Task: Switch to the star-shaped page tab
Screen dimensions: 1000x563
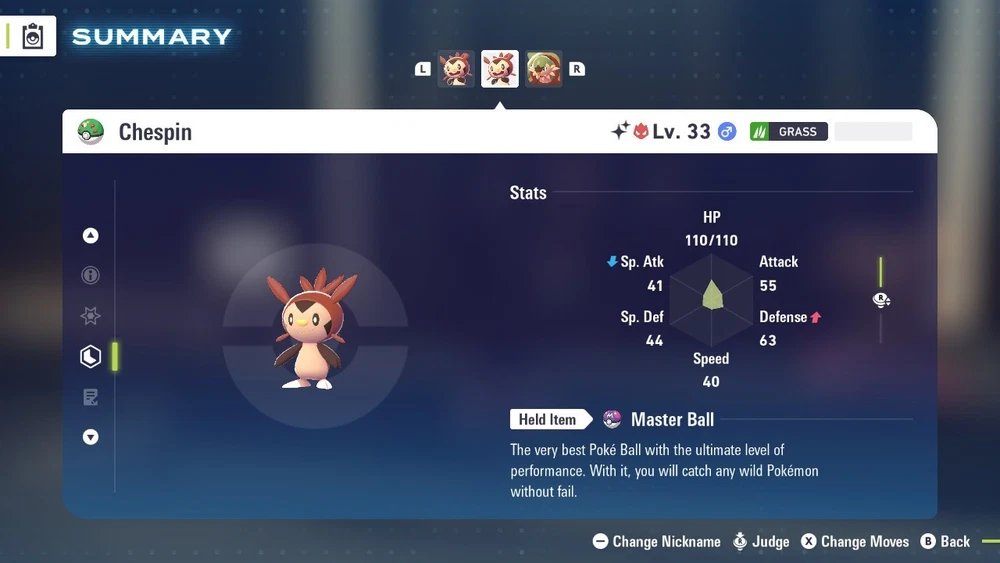Action: coord(91,316)
